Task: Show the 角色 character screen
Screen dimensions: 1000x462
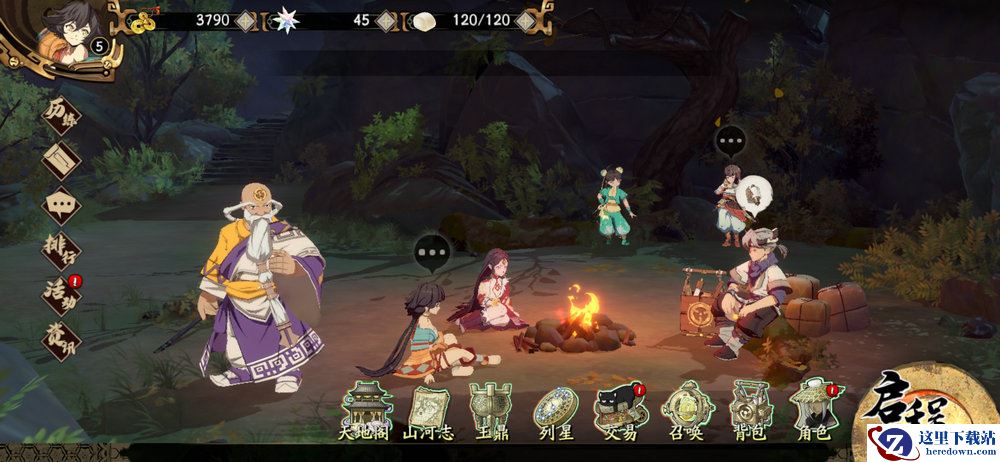Action: [815, 412]
